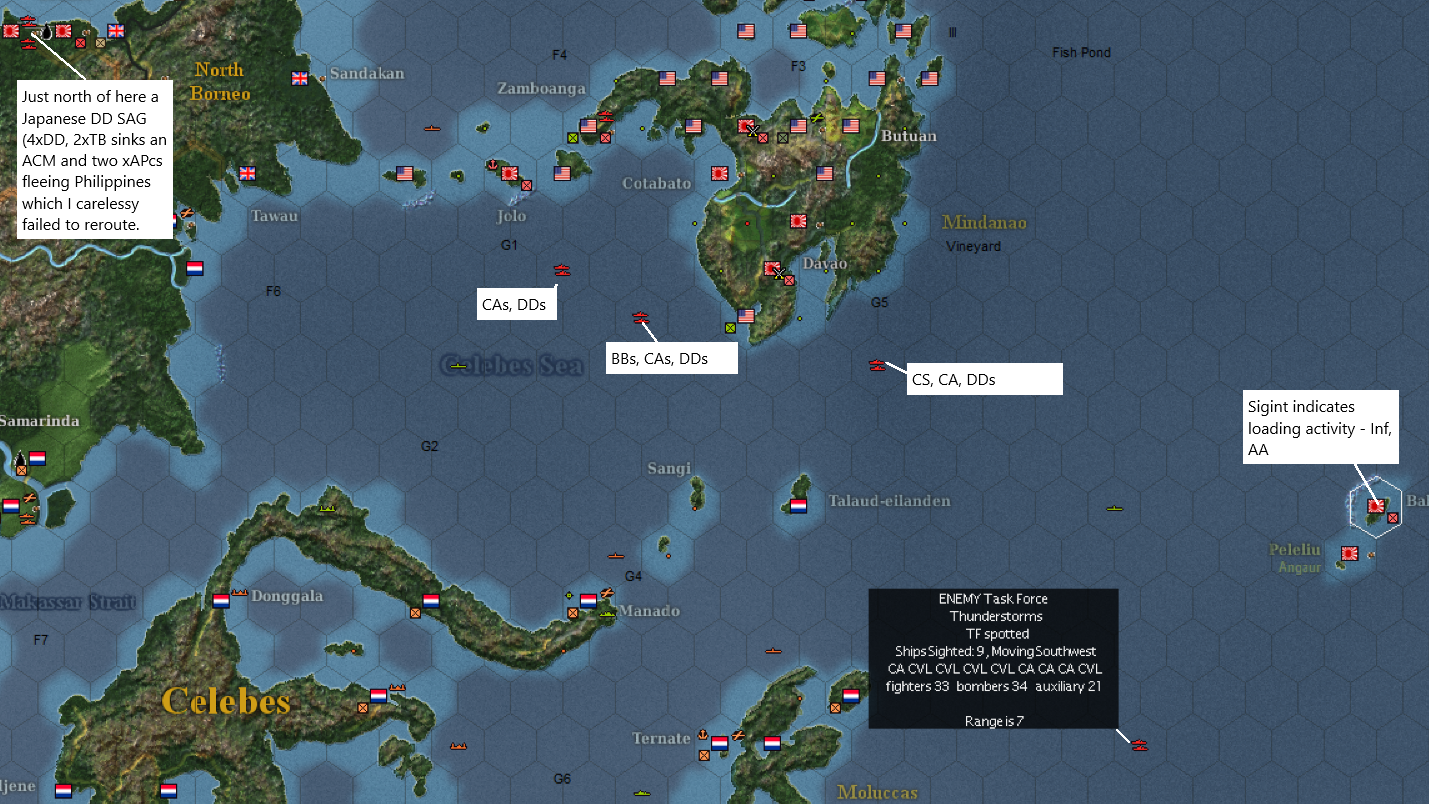Select the US flag at Davao

(745, 315)
